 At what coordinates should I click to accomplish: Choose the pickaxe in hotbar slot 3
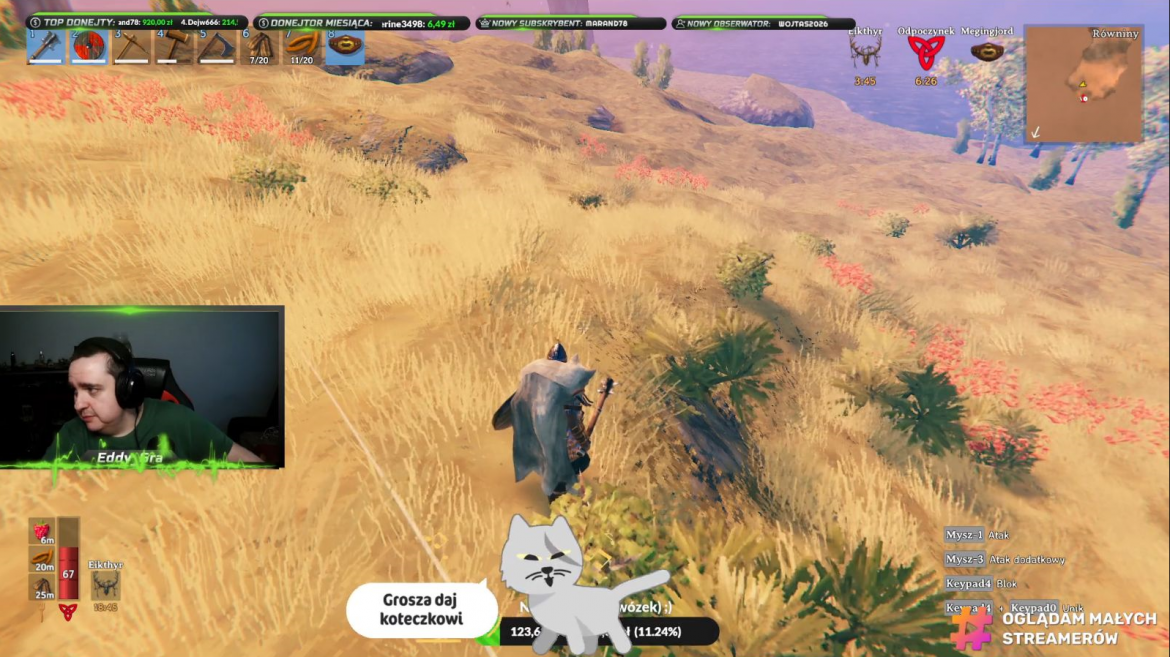click(x=131, y=47)
